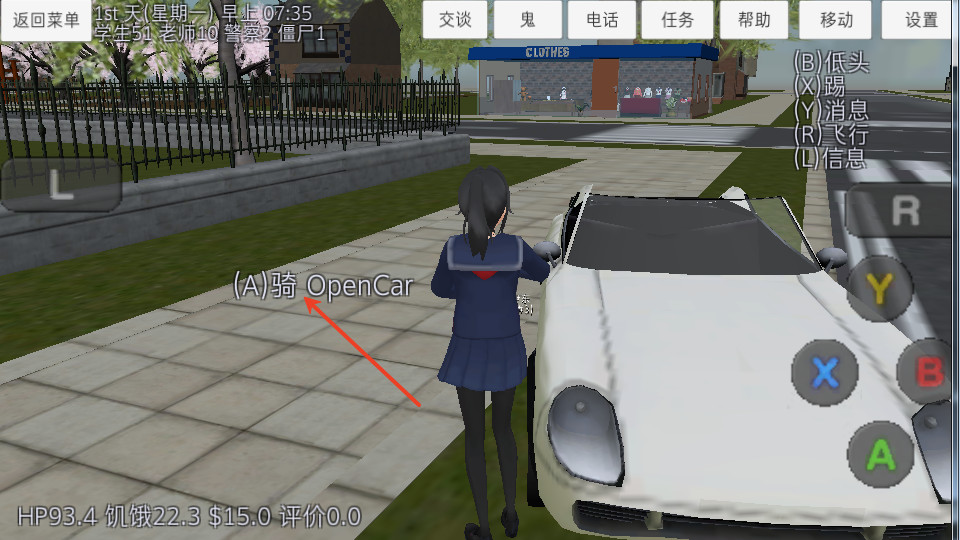
Task: Choose the 移动 move button
Action: click(836, 20)
